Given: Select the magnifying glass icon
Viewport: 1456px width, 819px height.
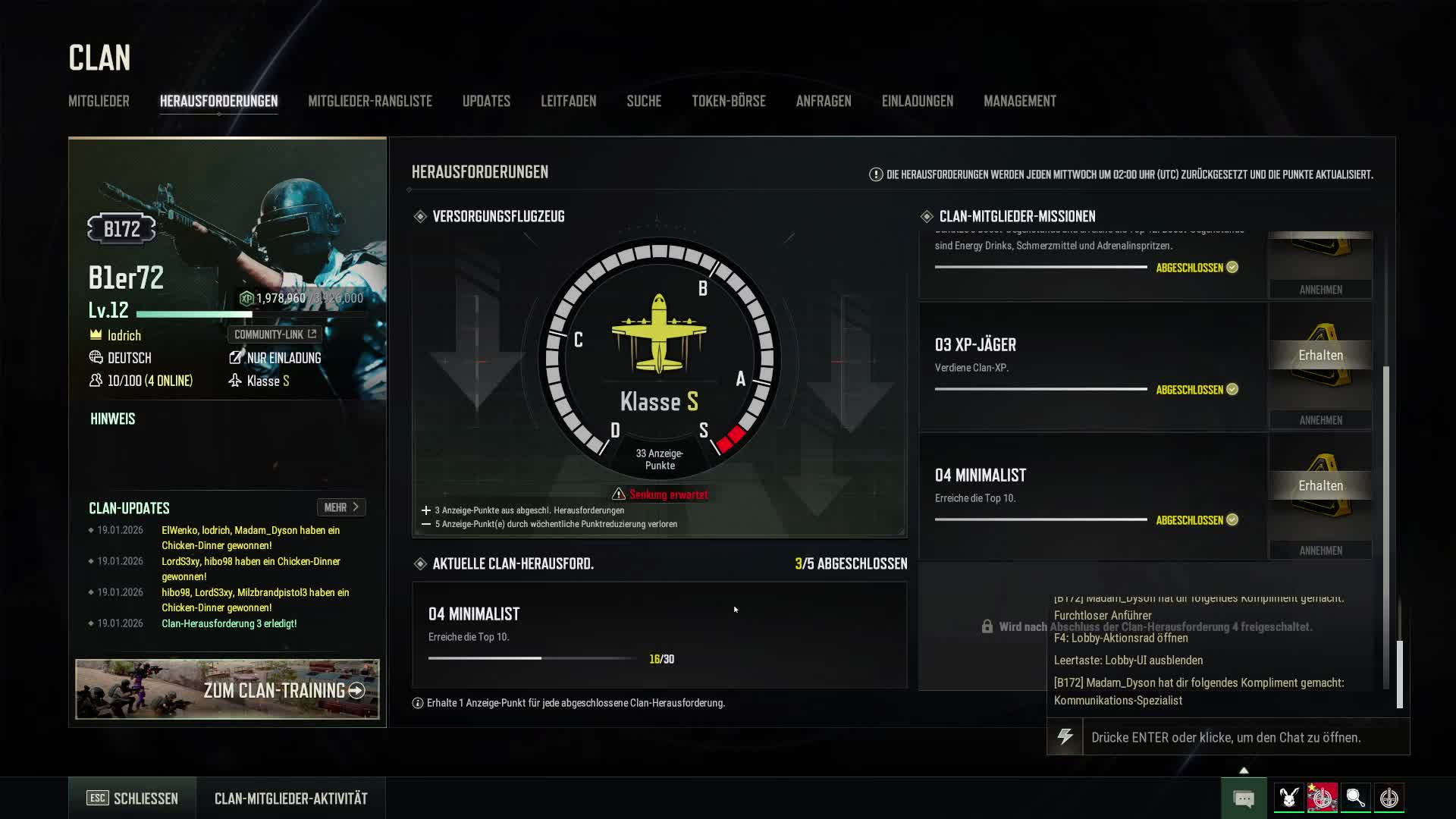Looking at the screenshot, I should (x=1355, y=798).
